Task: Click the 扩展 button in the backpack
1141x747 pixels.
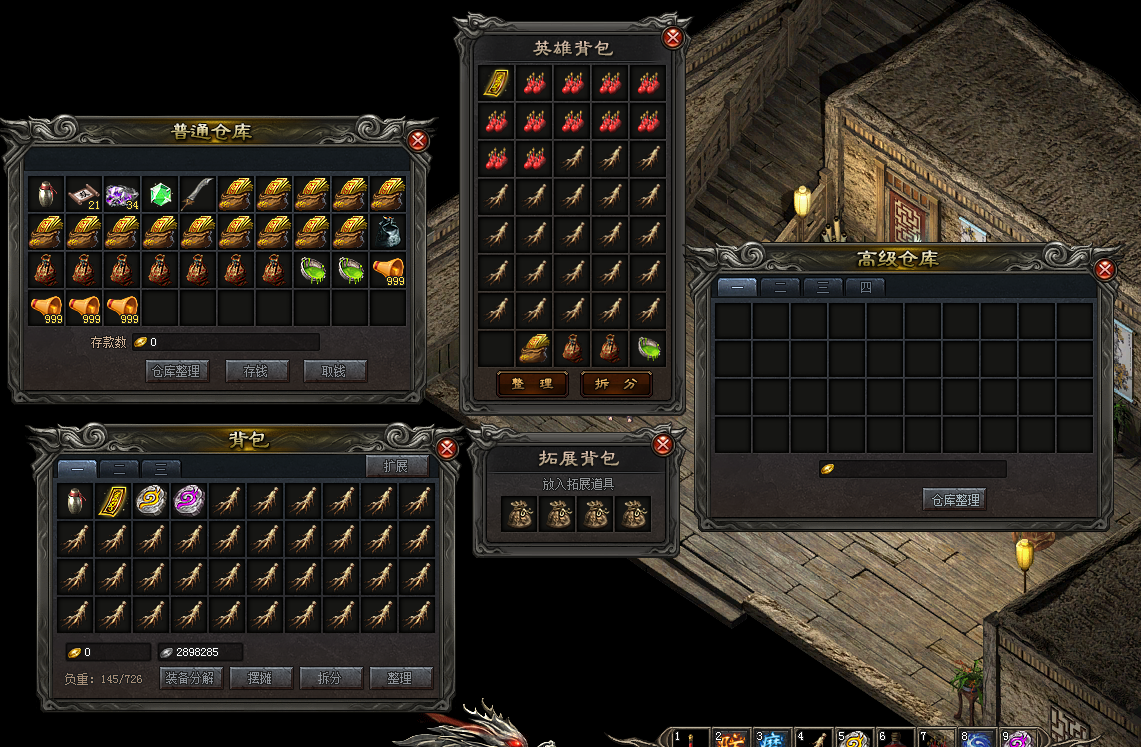Action: tap(397, 466)
